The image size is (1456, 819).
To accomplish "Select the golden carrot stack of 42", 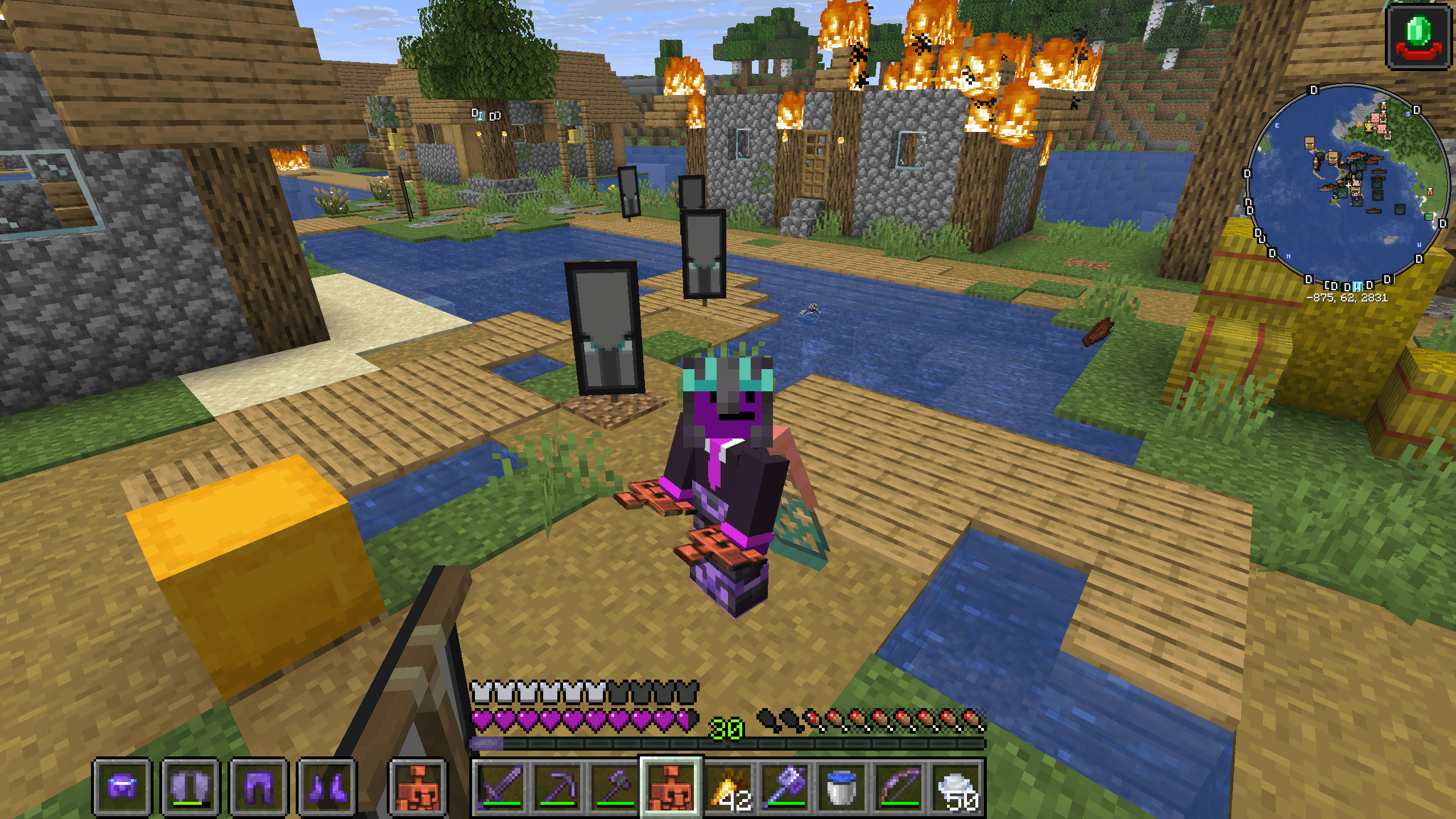I will click(730, 787).
